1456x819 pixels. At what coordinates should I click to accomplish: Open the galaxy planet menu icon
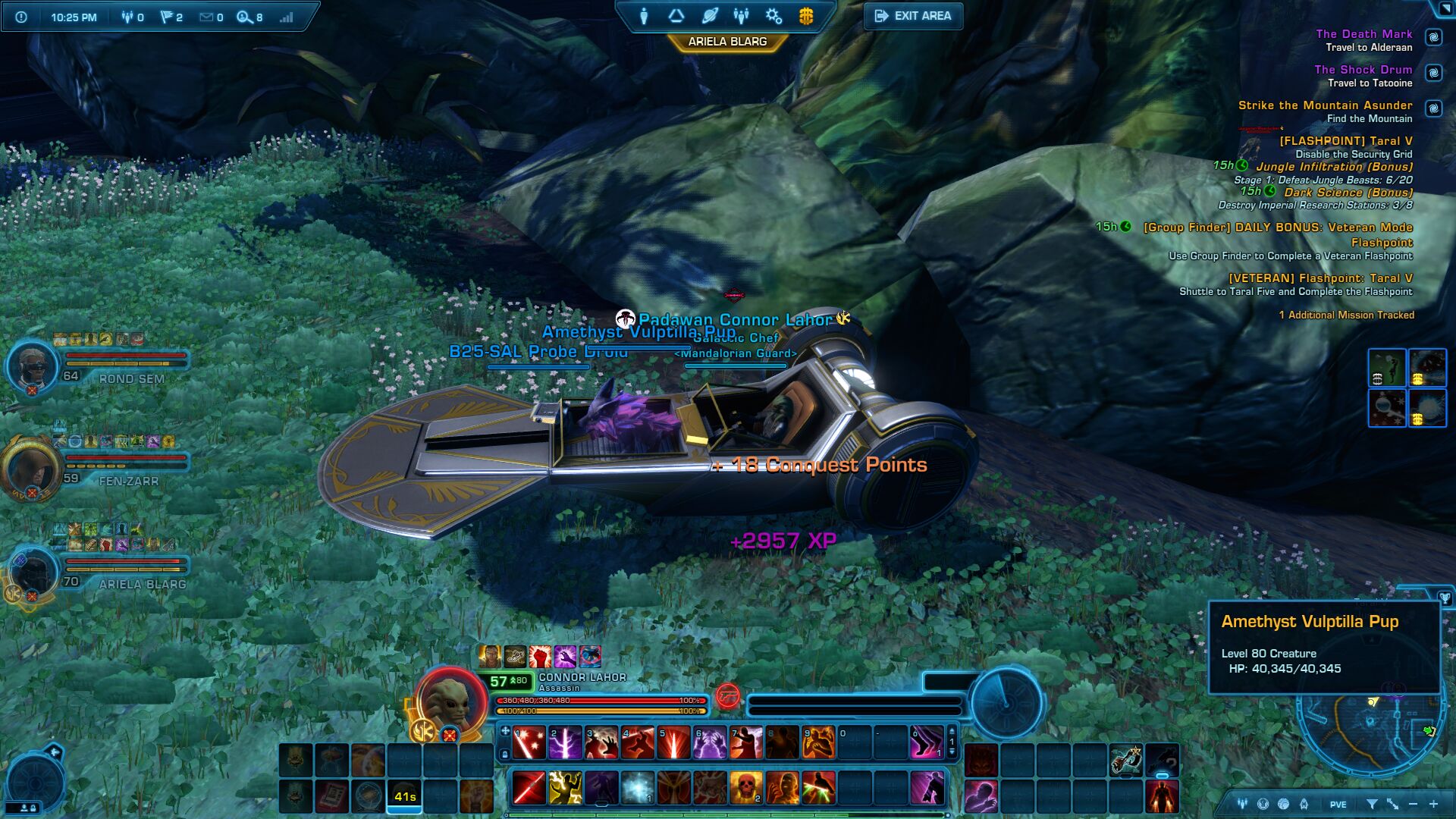pos(710,16)
